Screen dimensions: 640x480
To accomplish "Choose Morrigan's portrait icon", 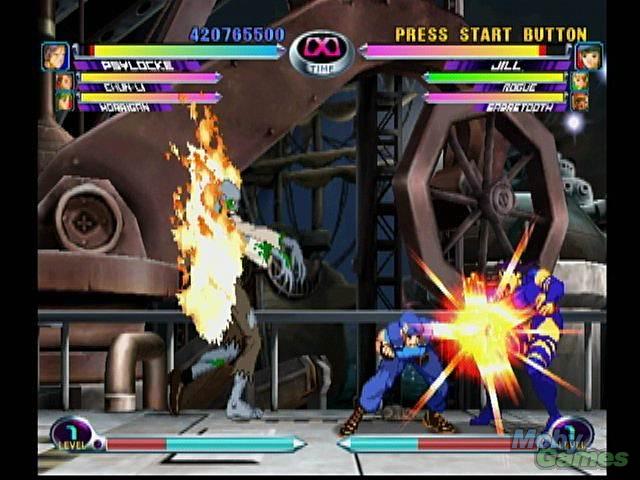I will (64, 100).
